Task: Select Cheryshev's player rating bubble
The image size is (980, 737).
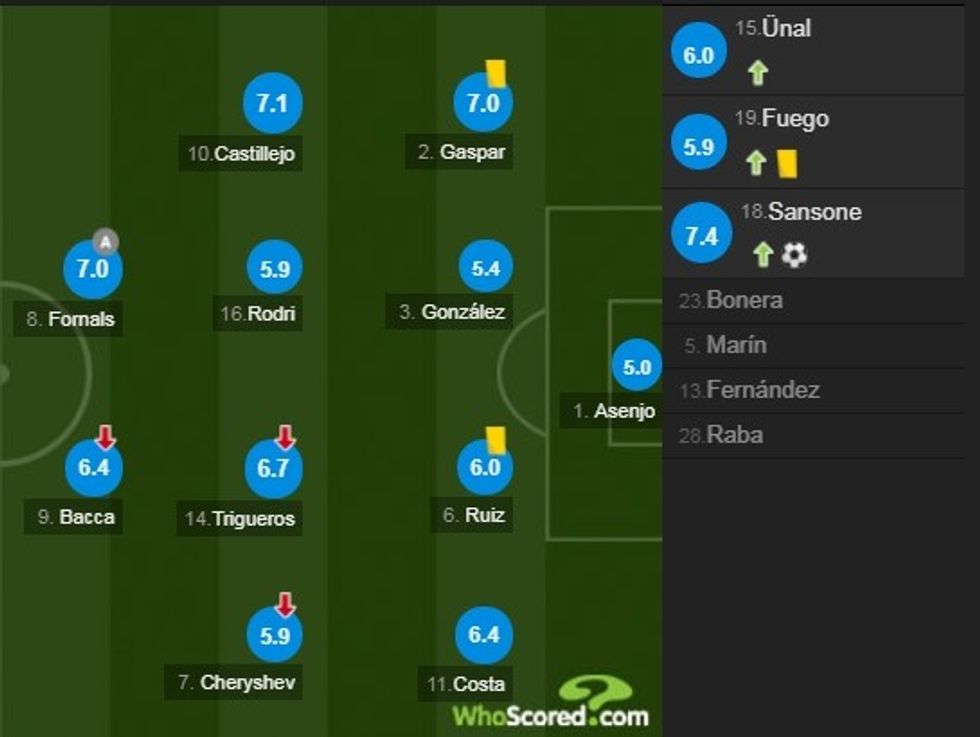Action: [x=274, y=635]
